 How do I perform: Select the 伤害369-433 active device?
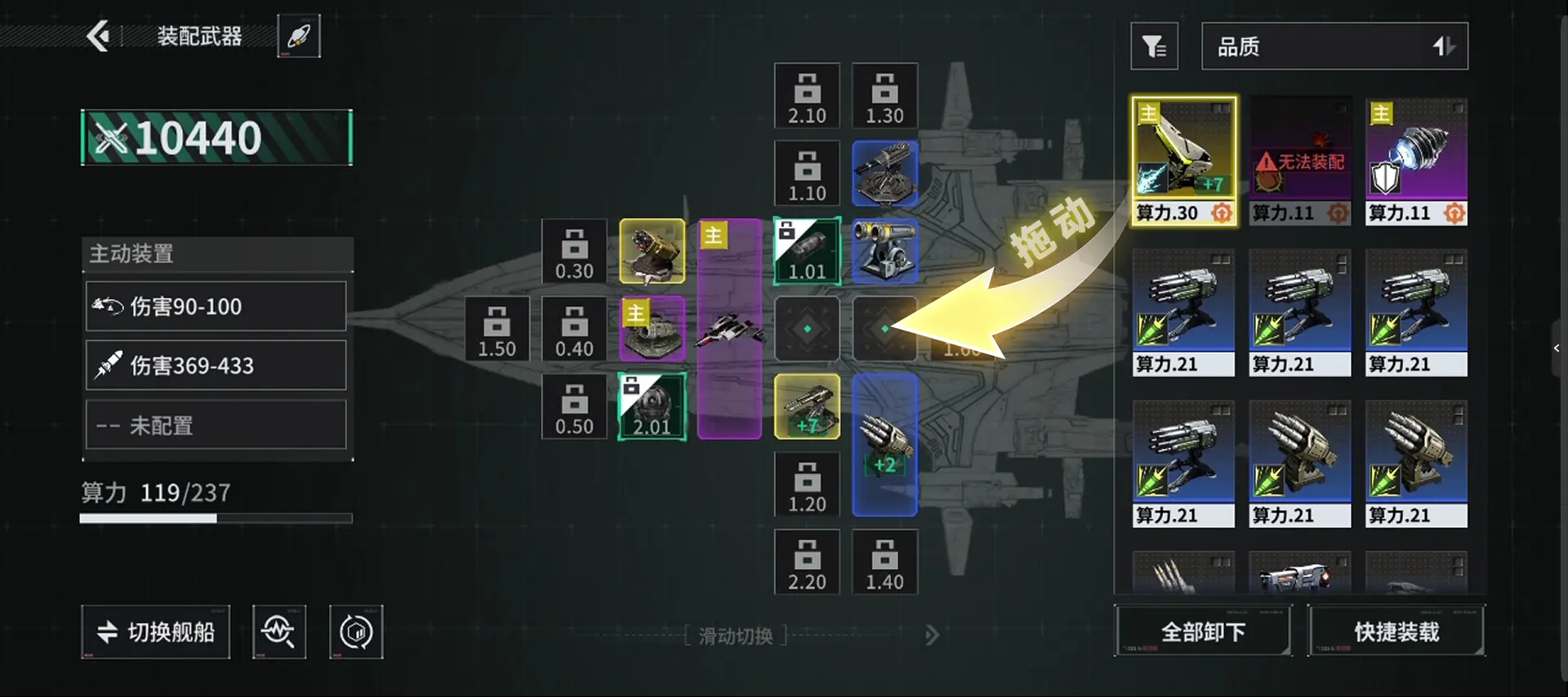216,365
